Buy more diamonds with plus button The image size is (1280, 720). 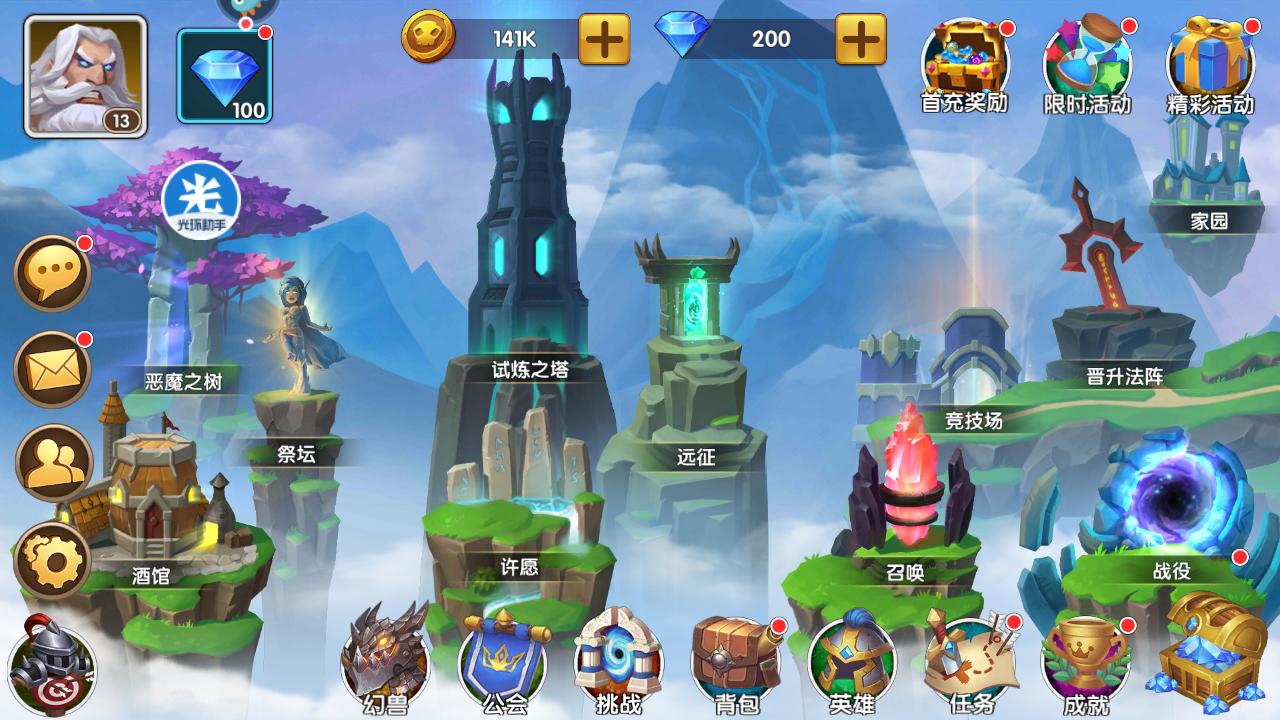[x=860, y=39]
